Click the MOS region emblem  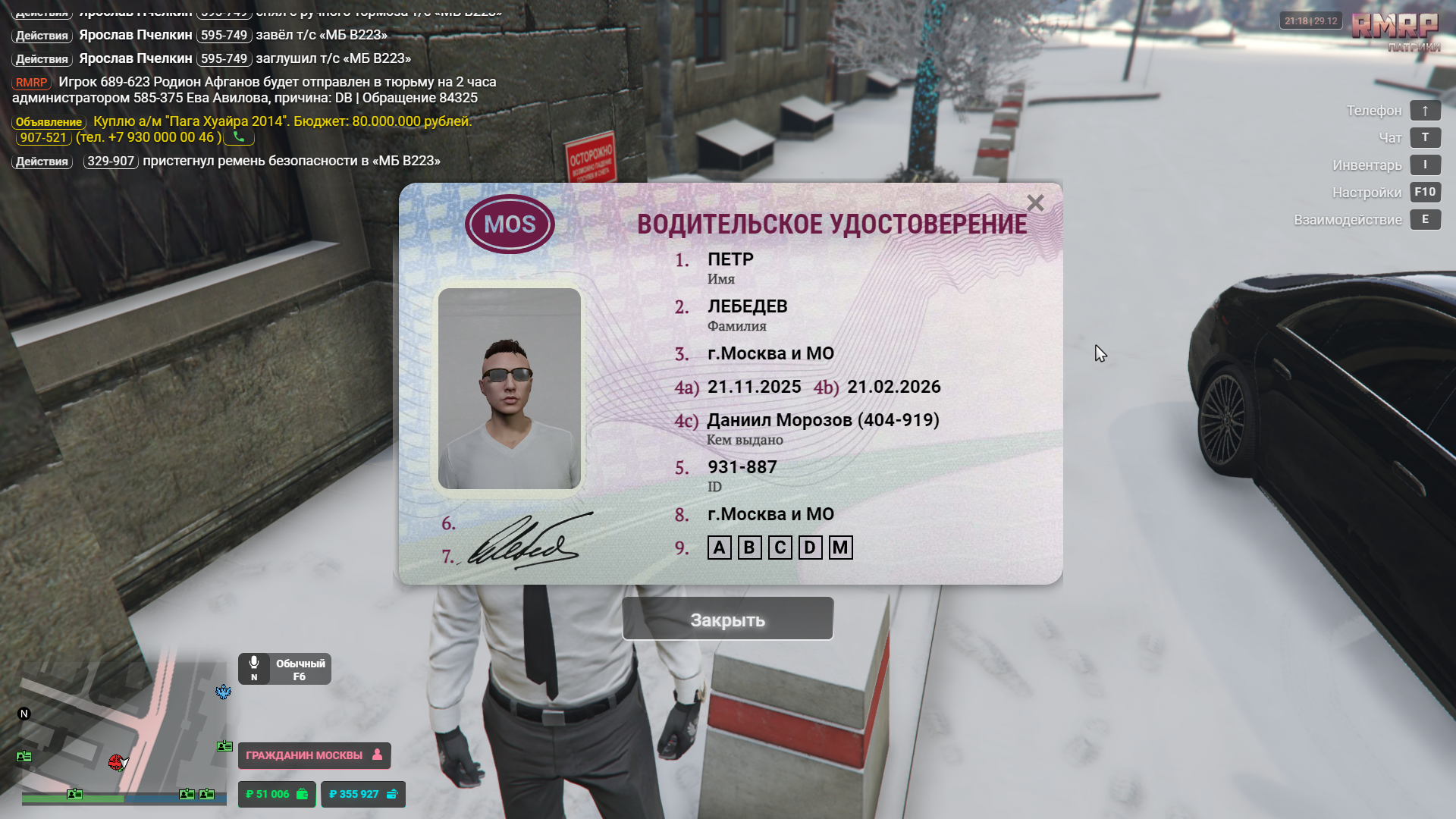(x=510, y=224)
